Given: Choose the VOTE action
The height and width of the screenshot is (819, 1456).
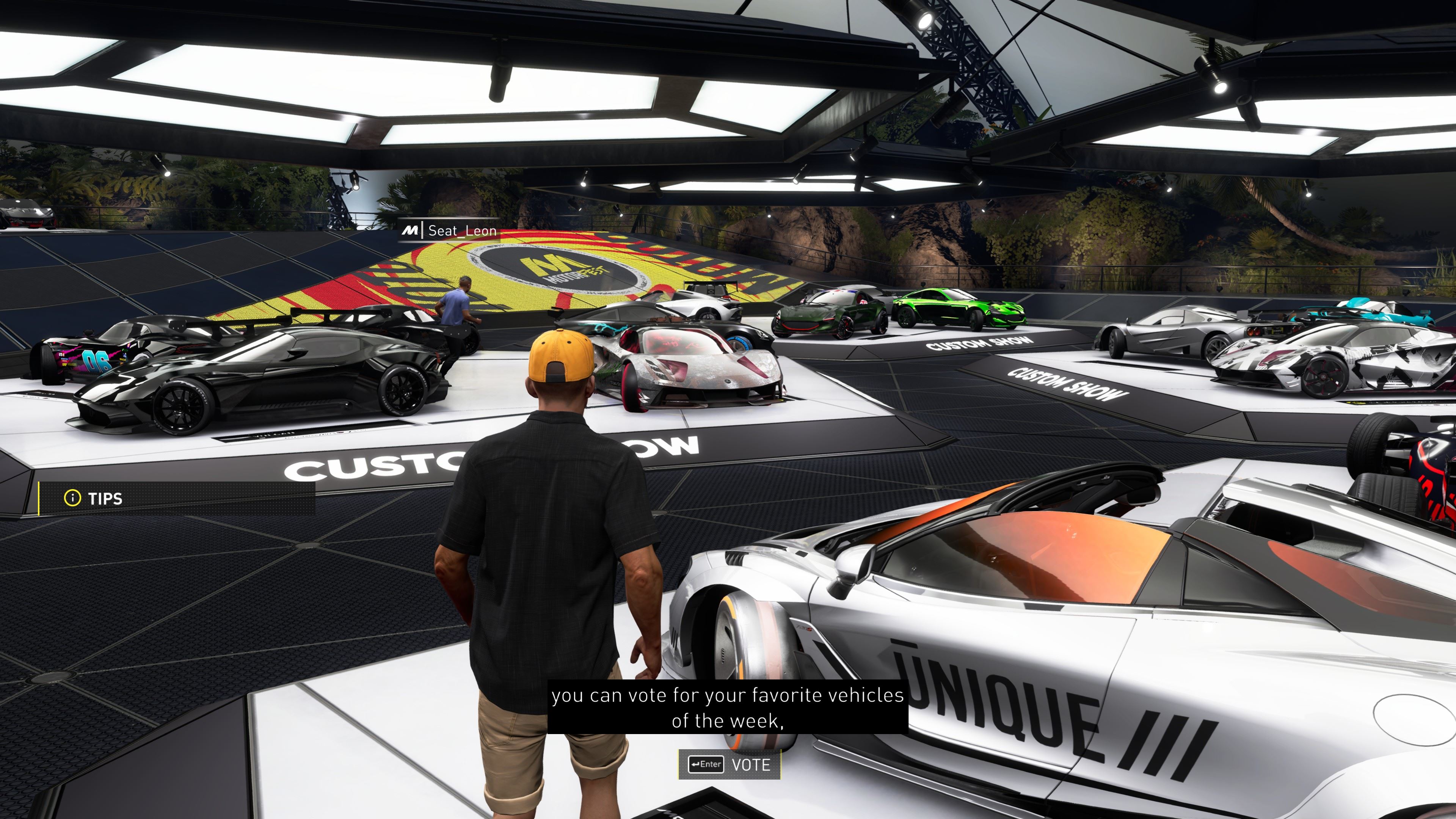Looking at the screenshot, I should [x=729, y=765].
